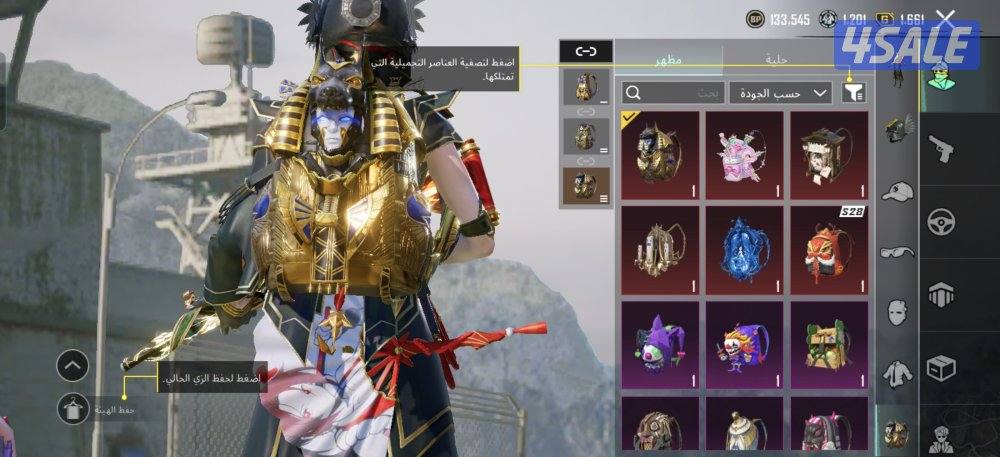Open the pistol weapons category
1000x457 pixels.
(941, 150)
